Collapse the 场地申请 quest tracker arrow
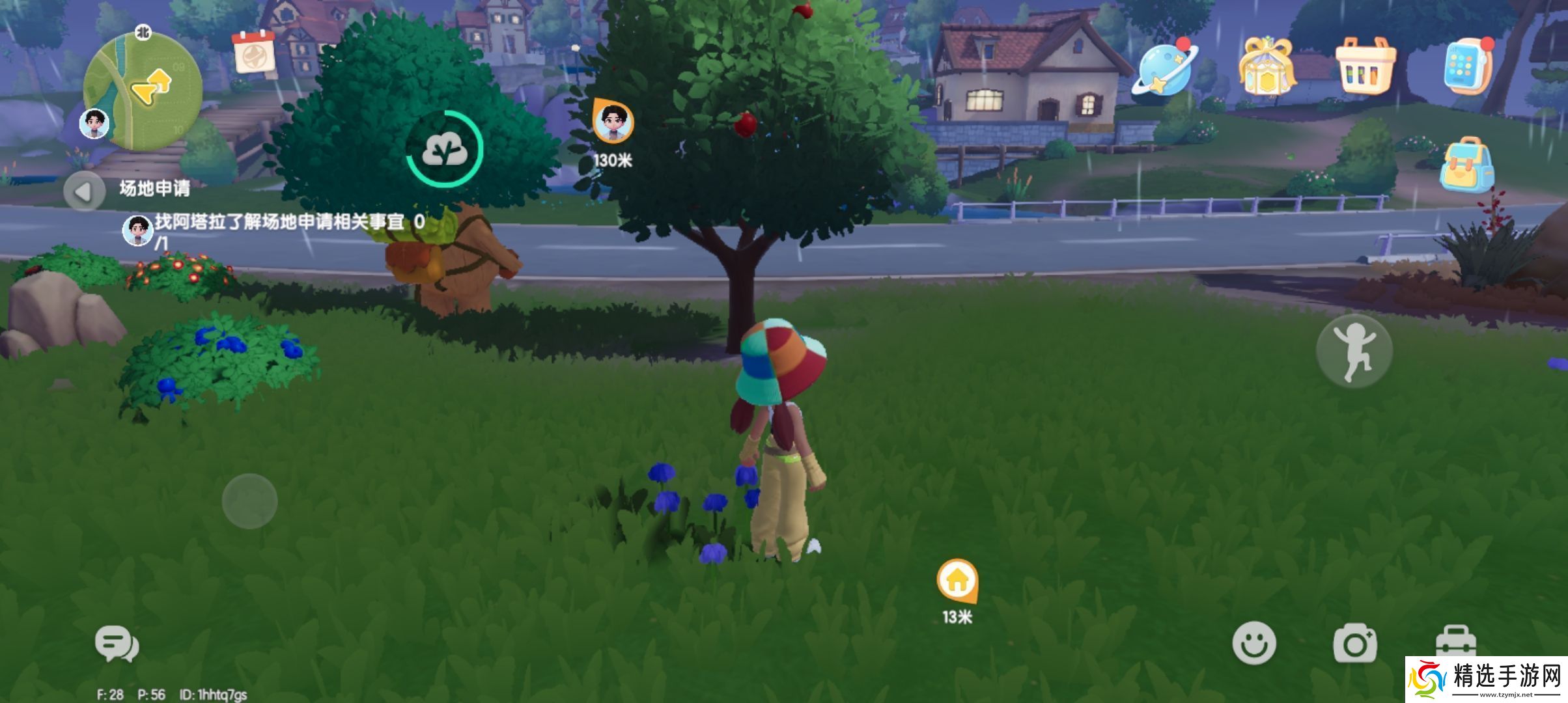This screenshot has width=1568, height=703. point(84,191)
